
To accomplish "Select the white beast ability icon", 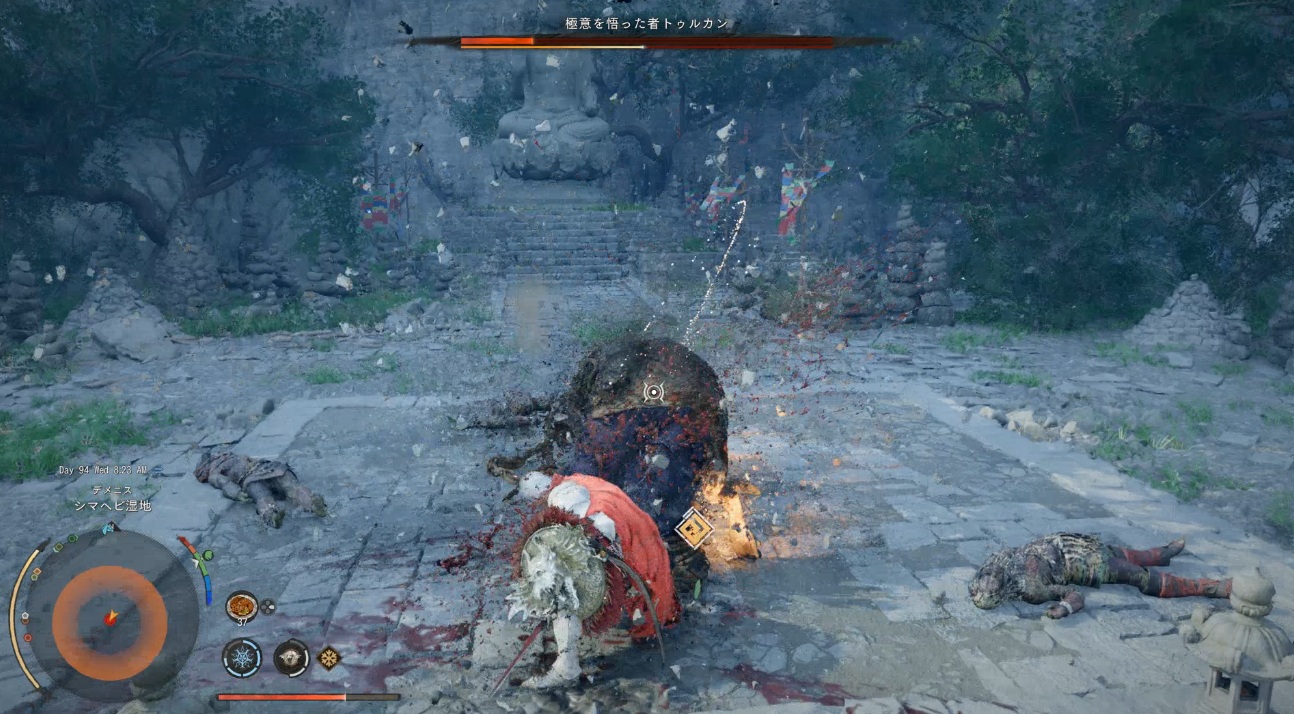I will click(x=291, y=657).
